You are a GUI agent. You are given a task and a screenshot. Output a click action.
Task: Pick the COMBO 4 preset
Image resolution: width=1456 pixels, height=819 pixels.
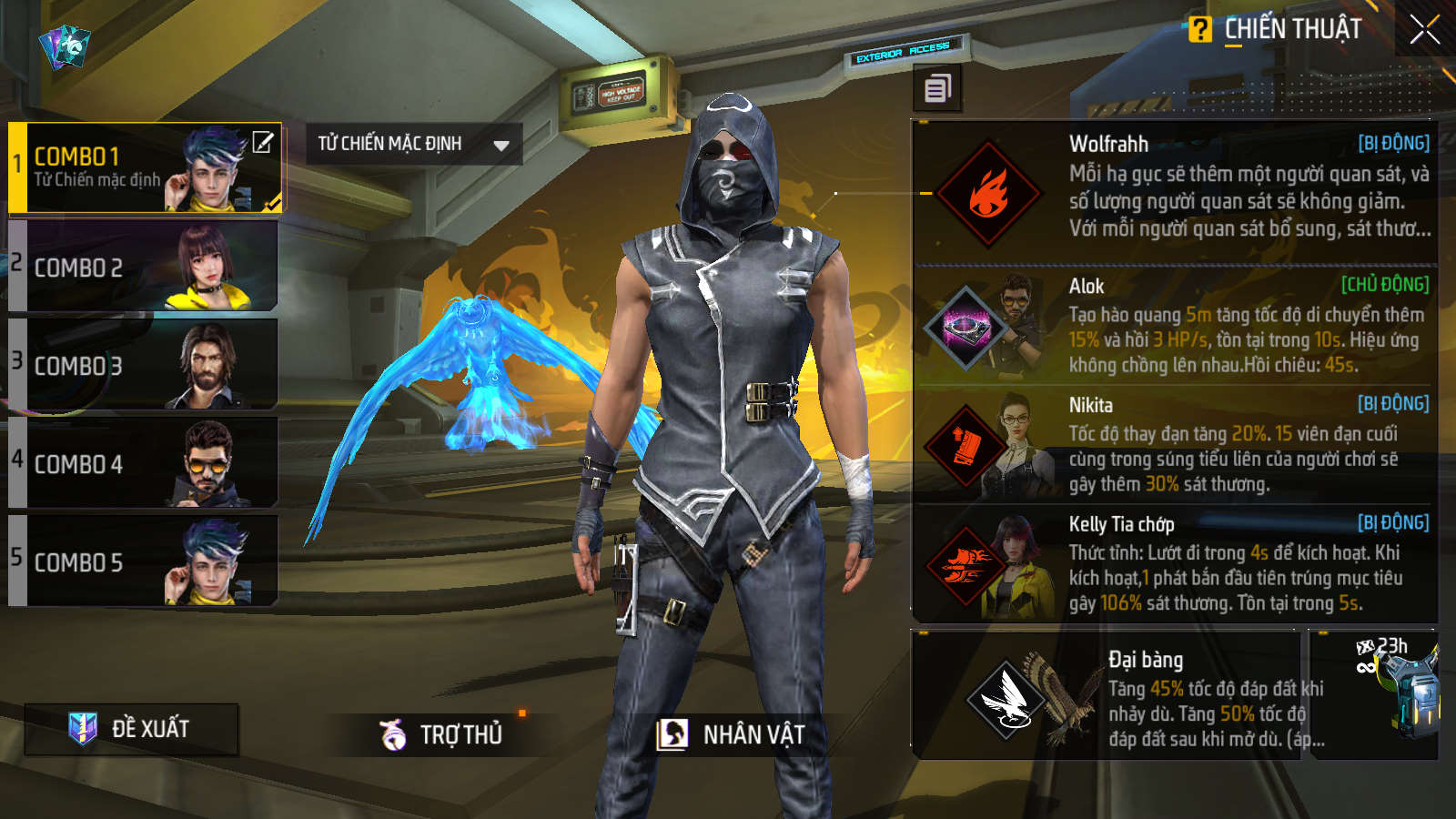tap(143, 463)
